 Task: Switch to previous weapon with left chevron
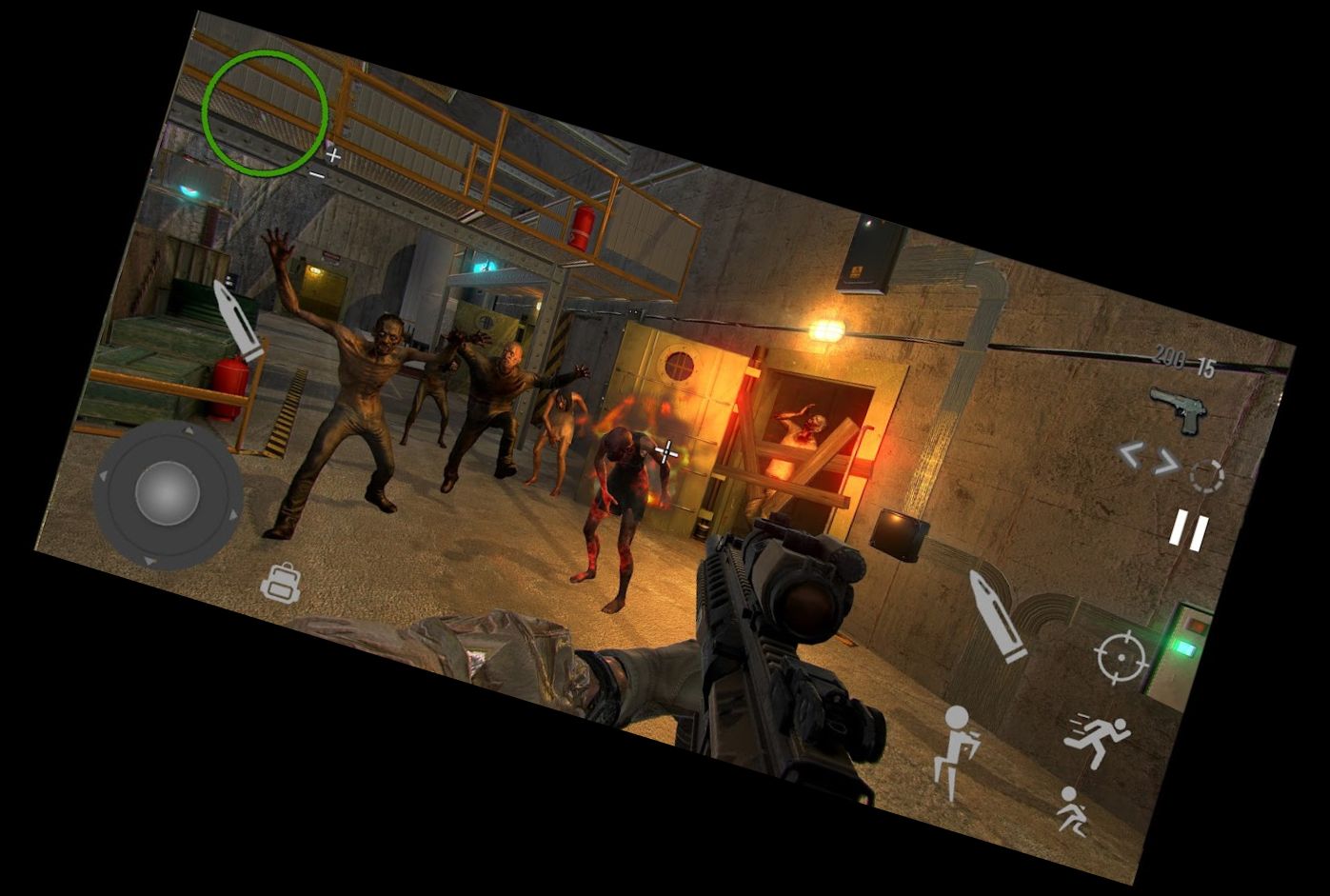point(1133,455)
